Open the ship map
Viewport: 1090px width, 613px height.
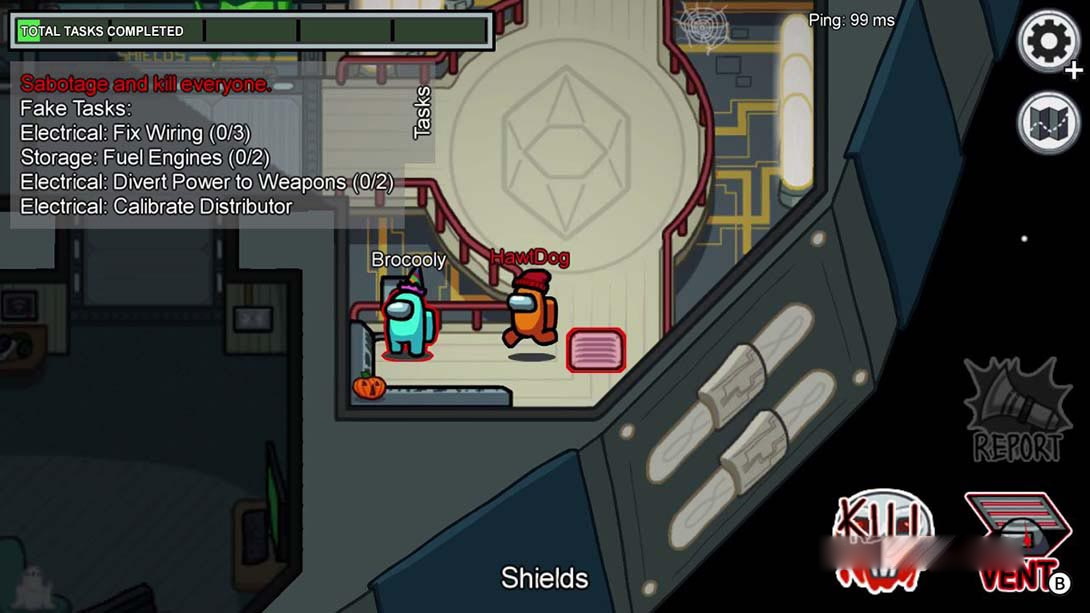(x=1048, y=123)
